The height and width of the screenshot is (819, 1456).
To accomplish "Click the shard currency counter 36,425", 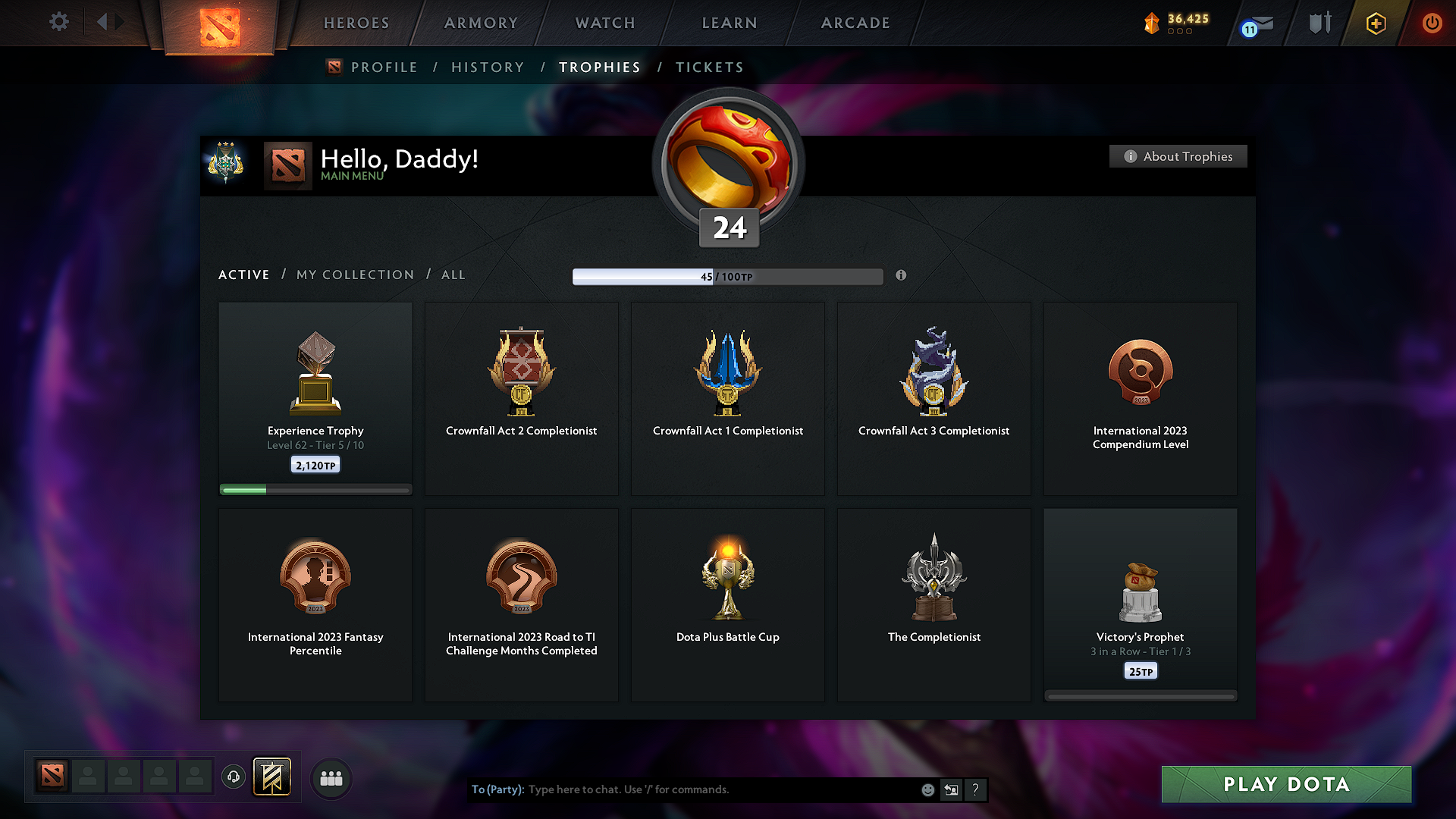I will (1175, 23).
